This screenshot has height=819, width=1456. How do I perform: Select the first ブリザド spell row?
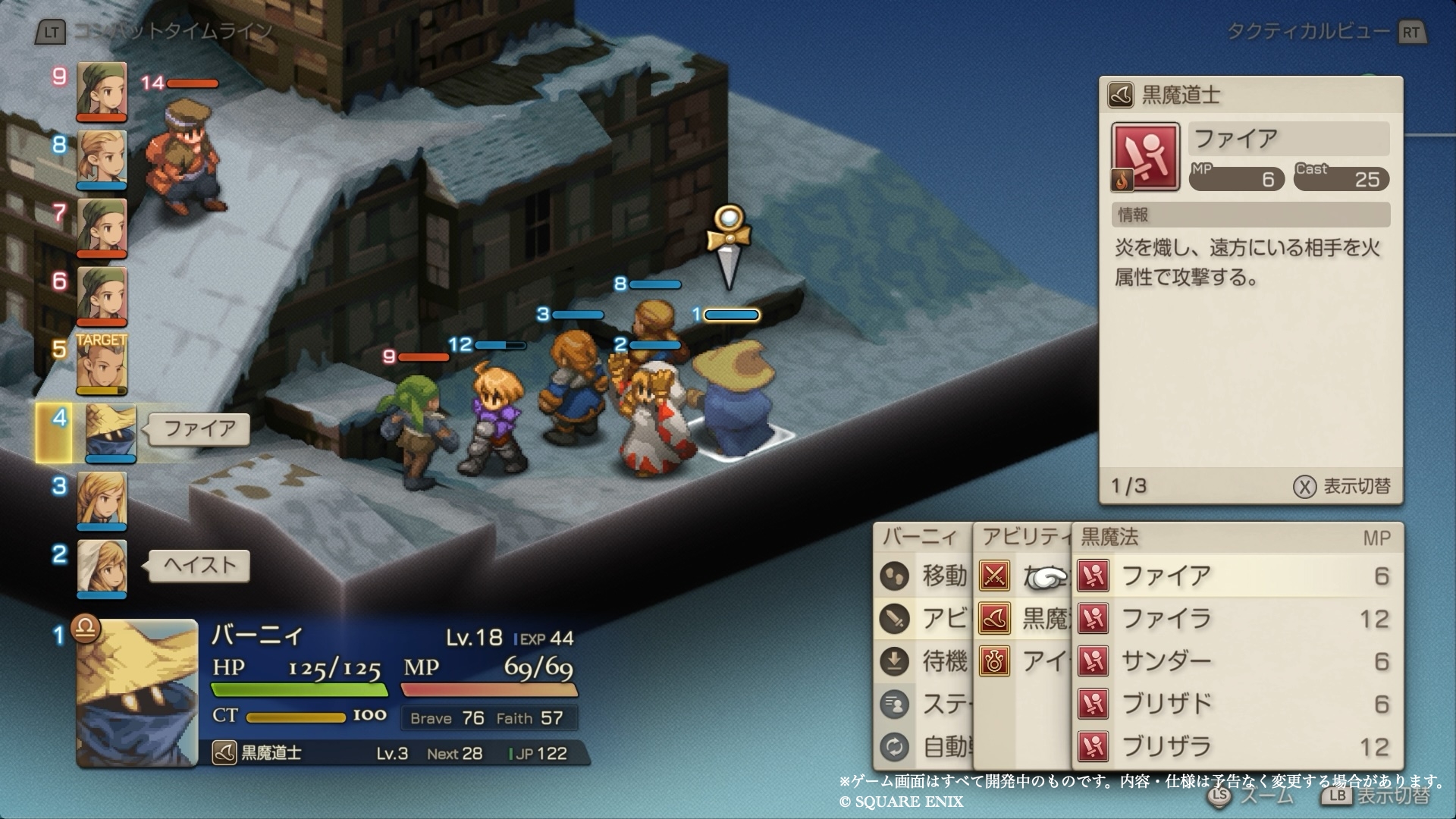coord(1236,704)
